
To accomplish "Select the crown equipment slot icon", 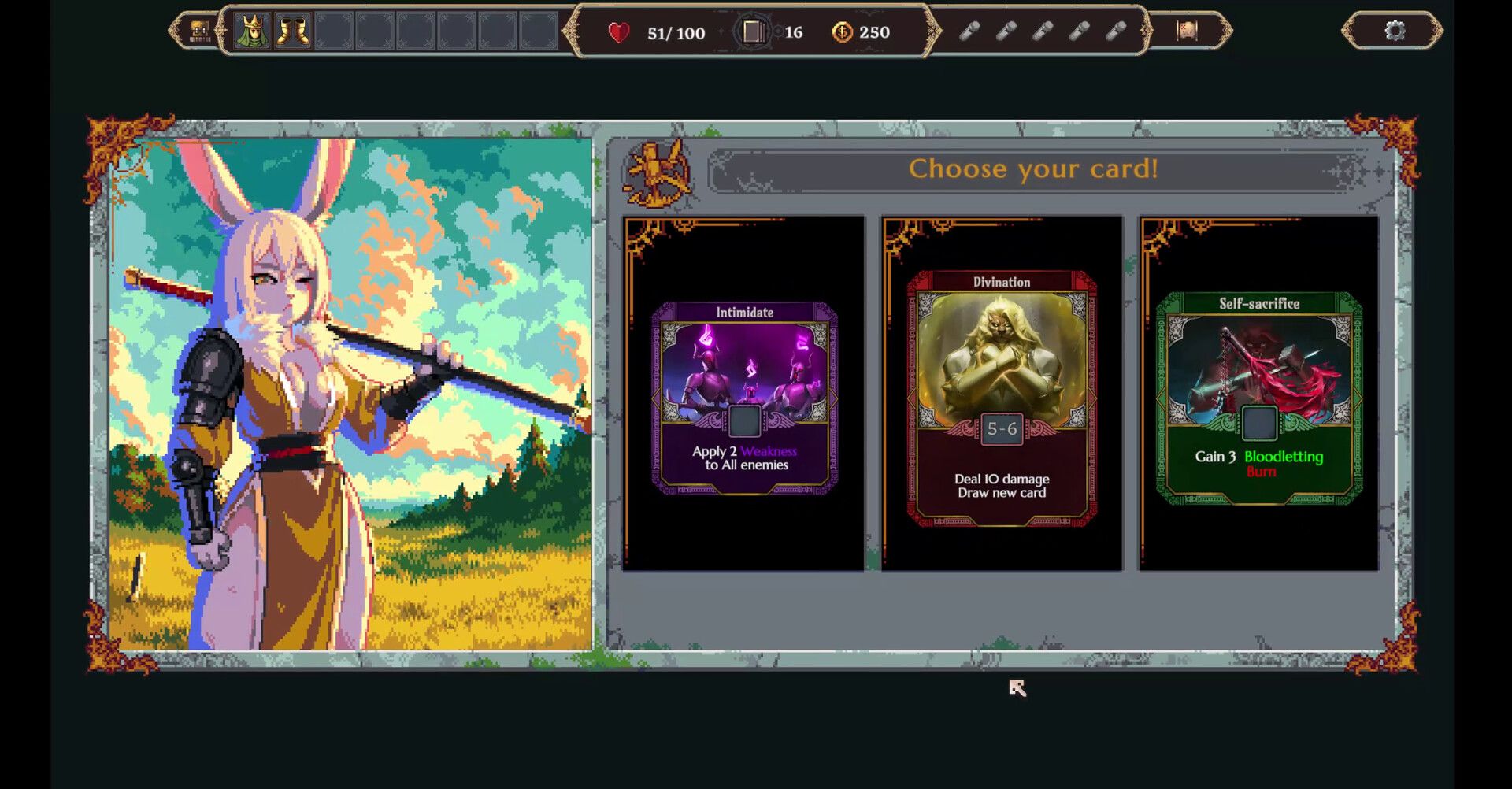I will click(252, 31).
